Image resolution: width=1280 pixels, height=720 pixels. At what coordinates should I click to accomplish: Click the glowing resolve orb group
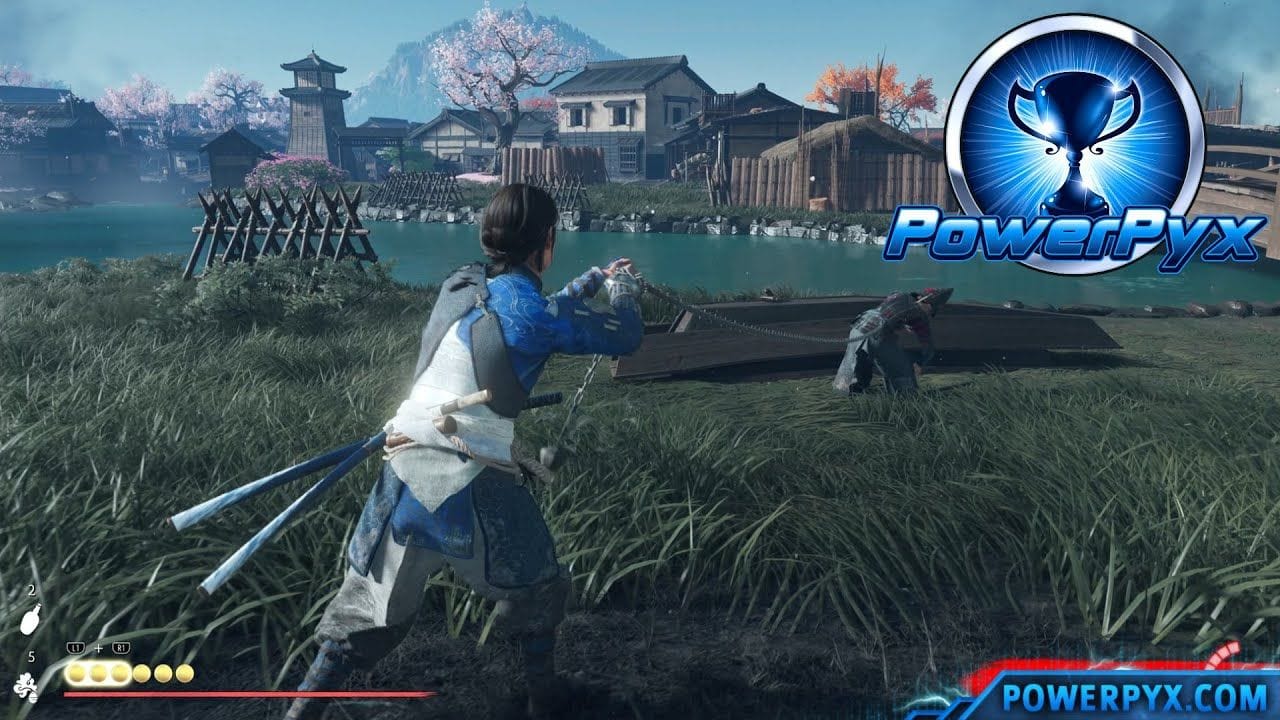click(97, 673)
